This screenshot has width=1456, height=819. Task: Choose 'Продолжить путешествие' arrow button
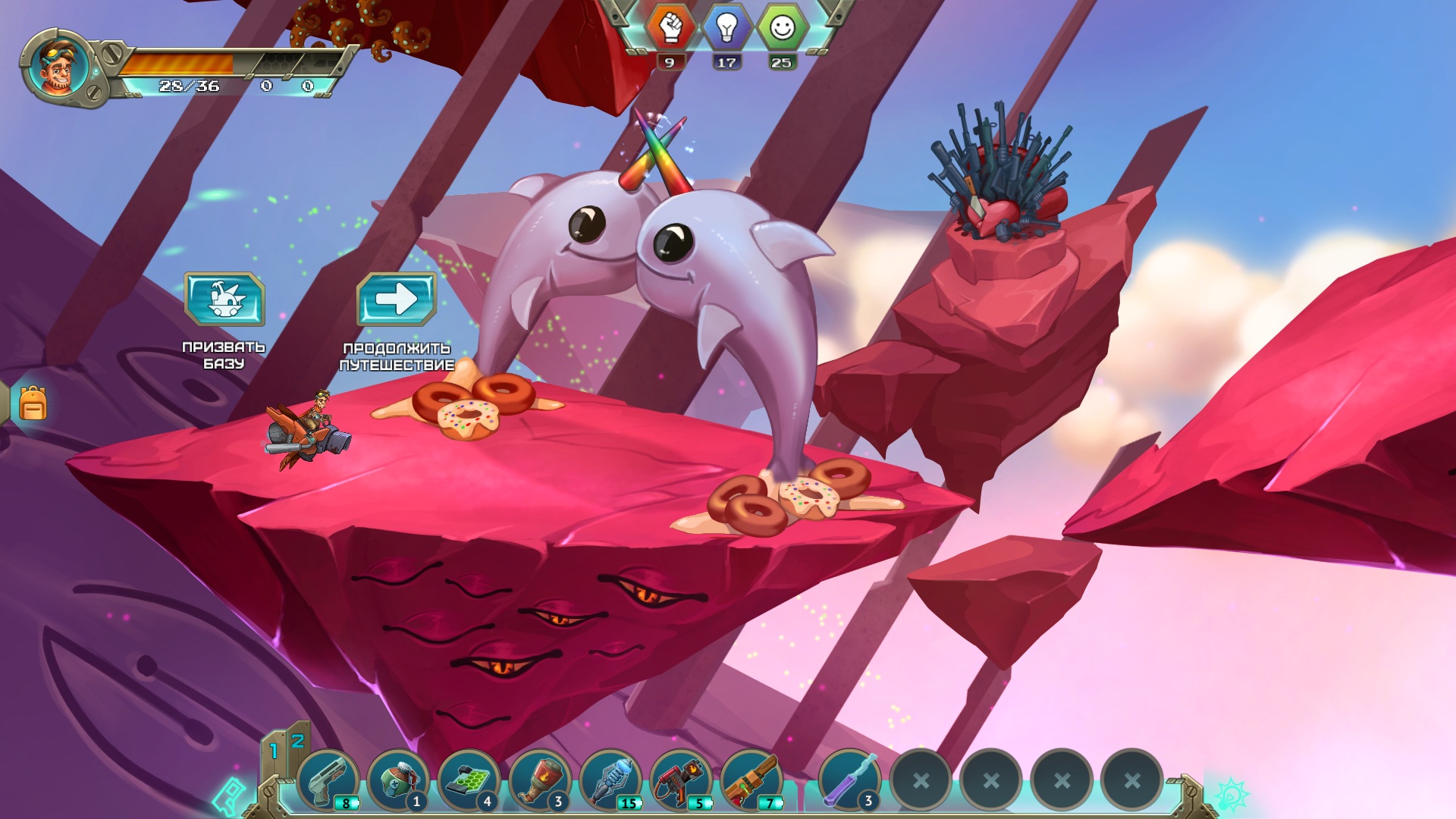(397, 299)
